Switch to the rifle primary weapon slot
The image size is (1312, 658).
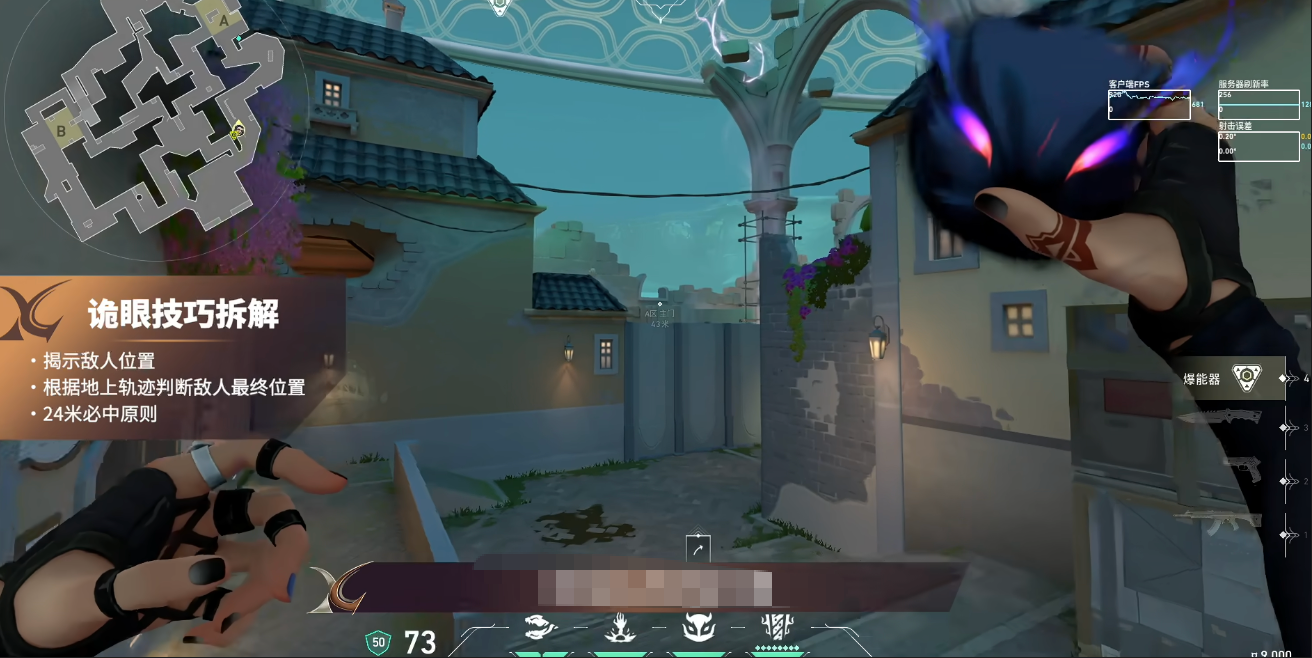1219,520
